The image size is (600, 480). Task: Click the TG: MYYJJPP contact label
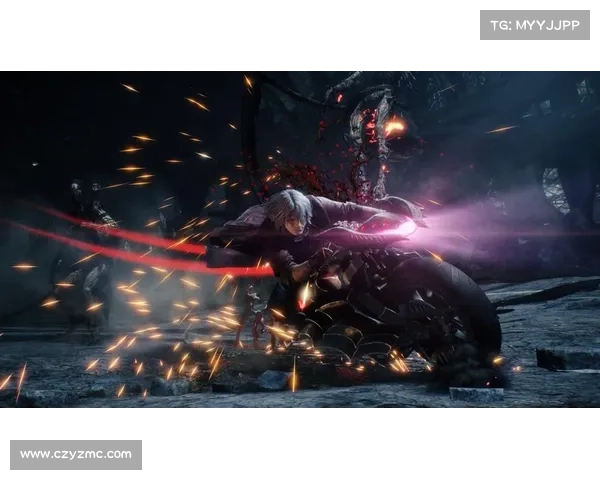(x=535, y=25)
